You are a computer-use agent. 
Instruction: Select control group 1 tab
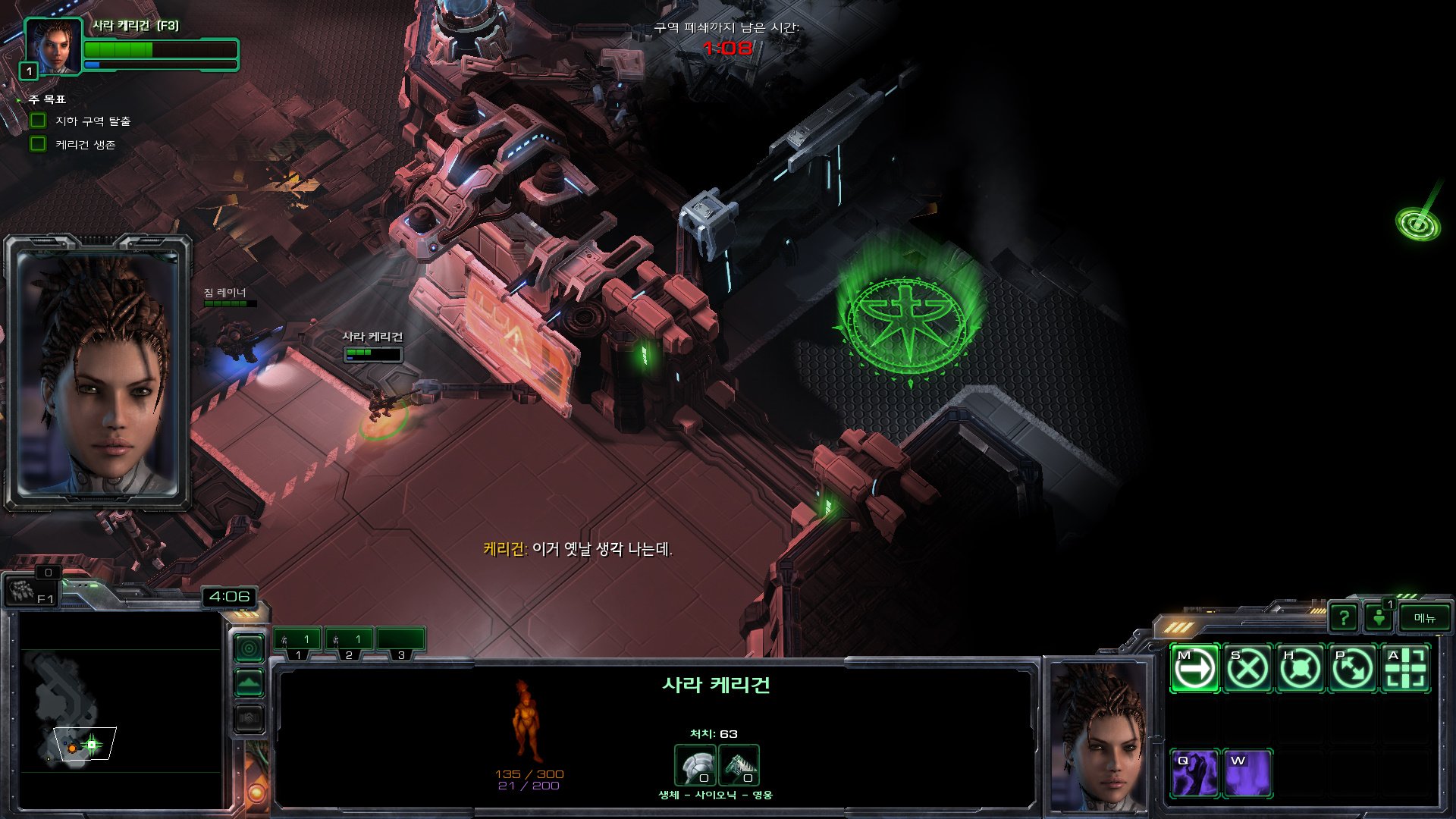[x=297, y=641]
